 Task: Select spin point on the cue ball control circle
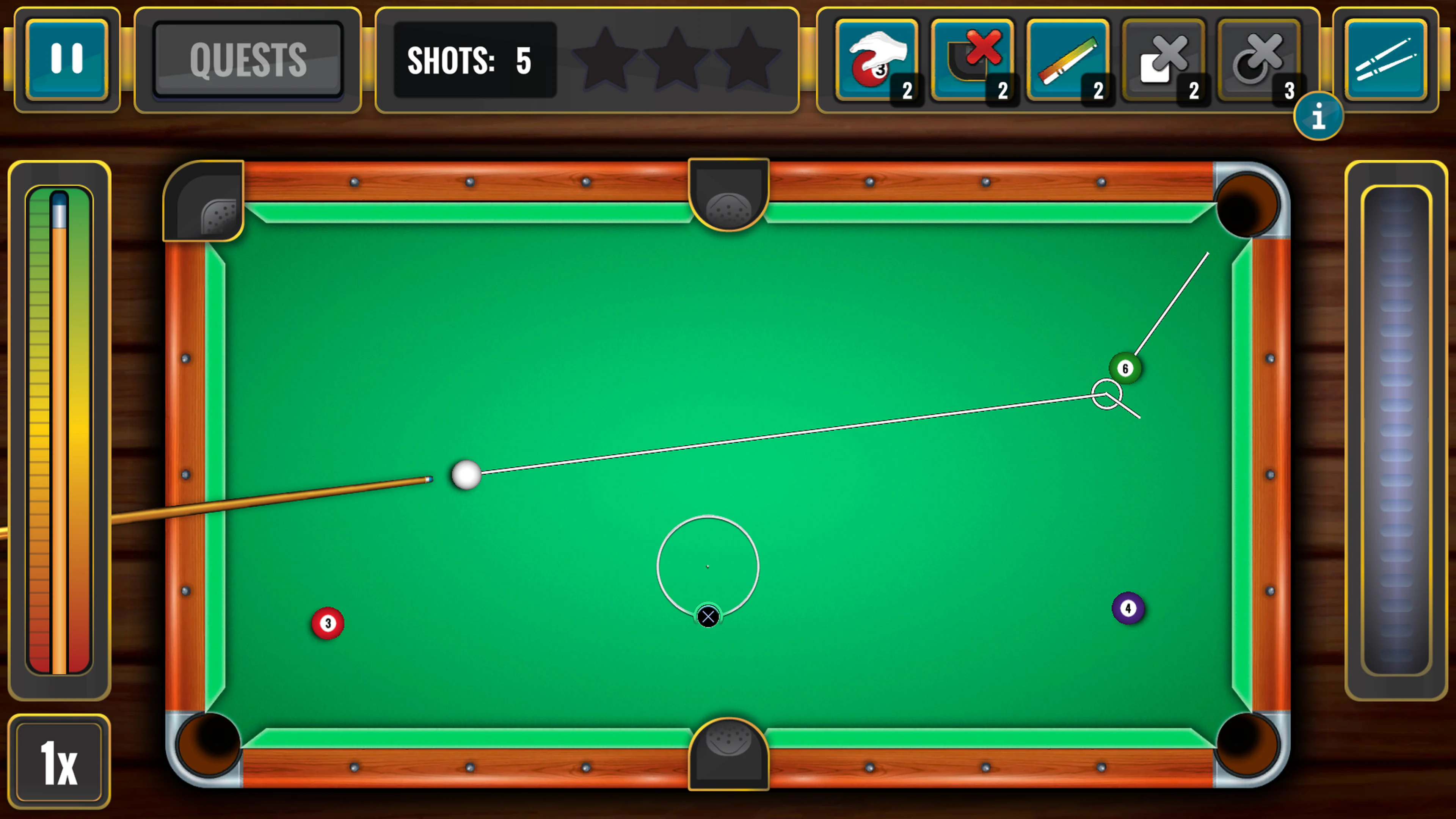707,566
